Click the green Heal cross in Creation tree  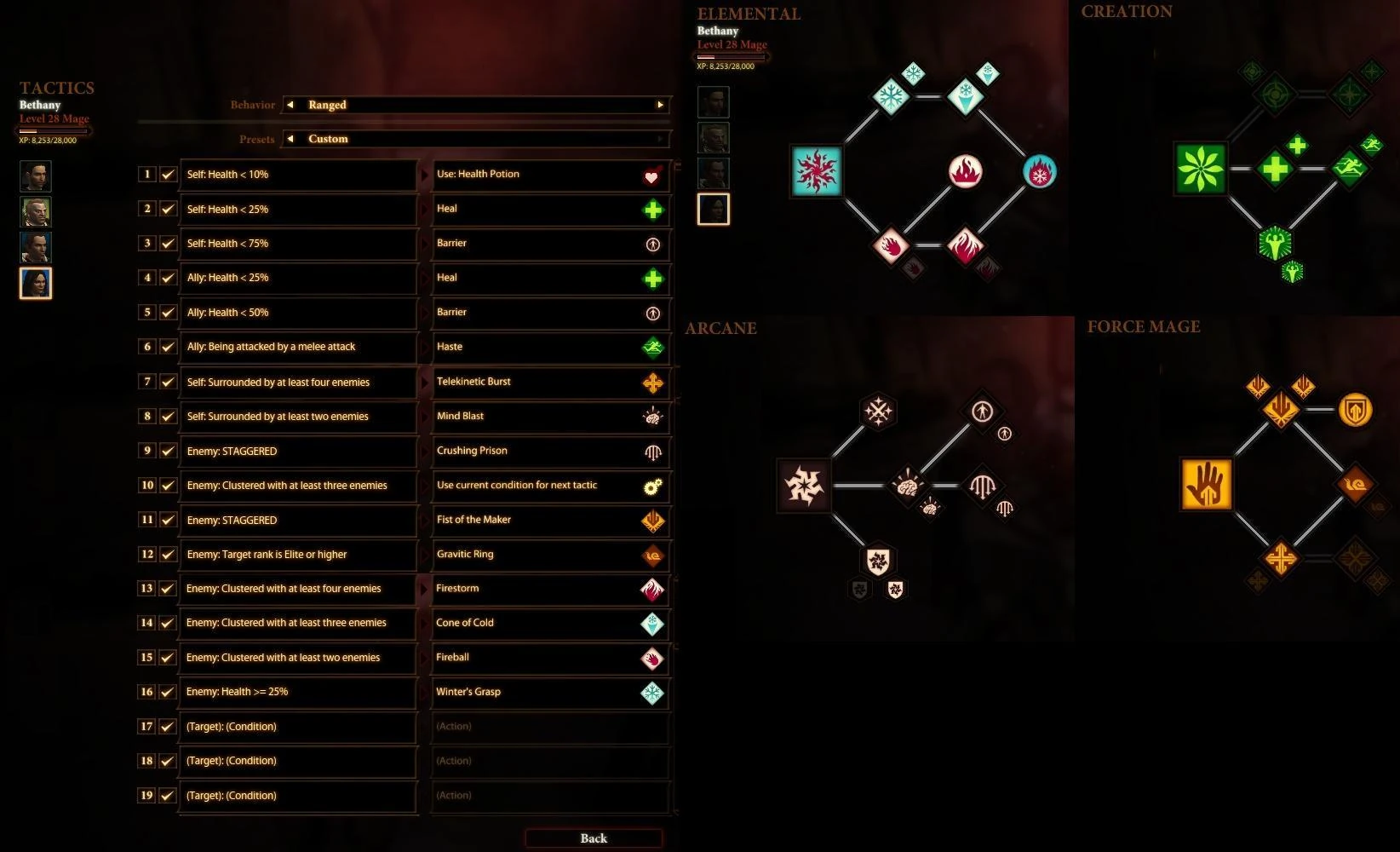(1275, 169)
